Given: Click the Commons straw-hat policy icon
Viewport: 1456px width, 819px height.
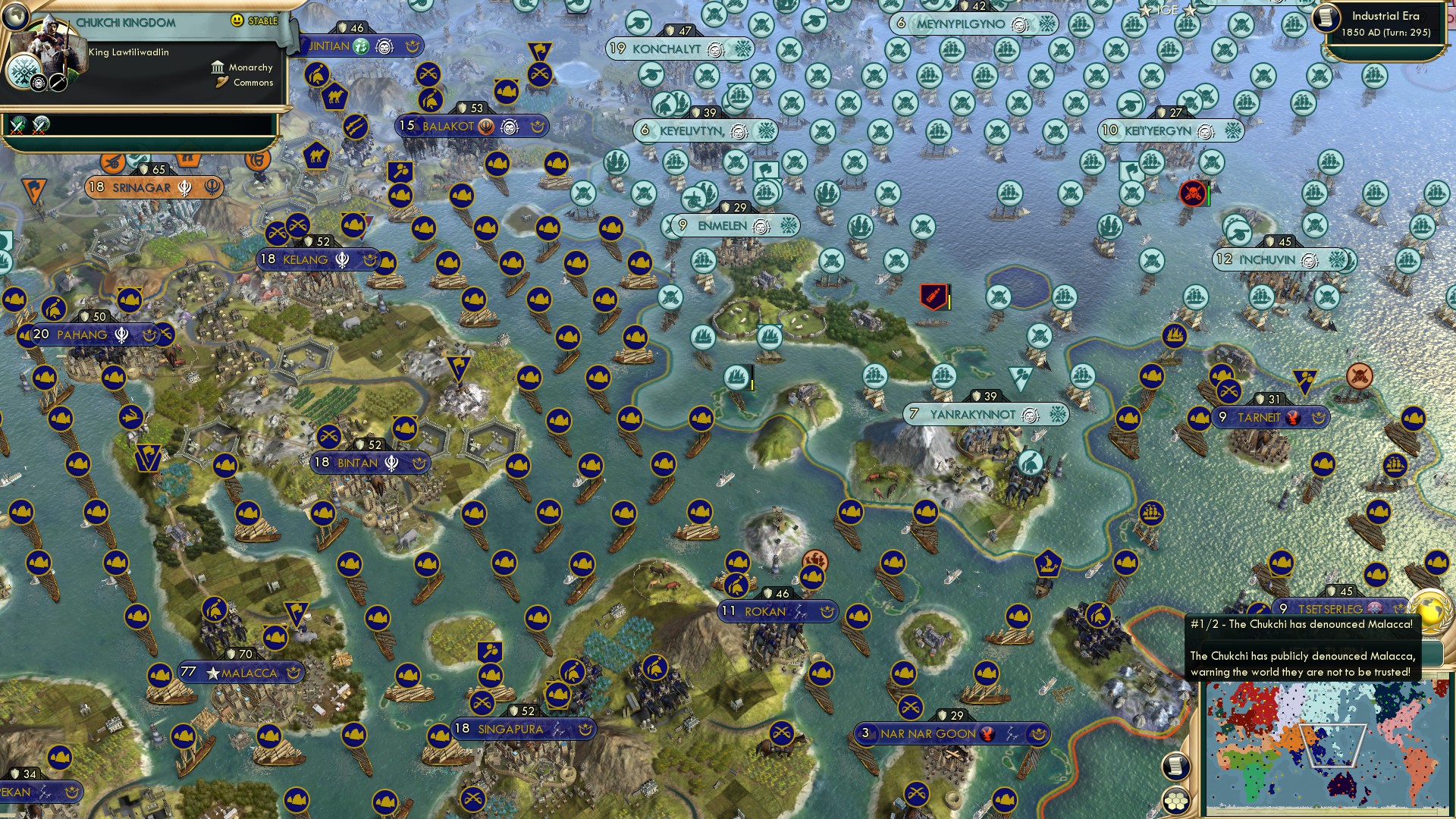Looking at the screenshot, I should (x=220, y=83).
